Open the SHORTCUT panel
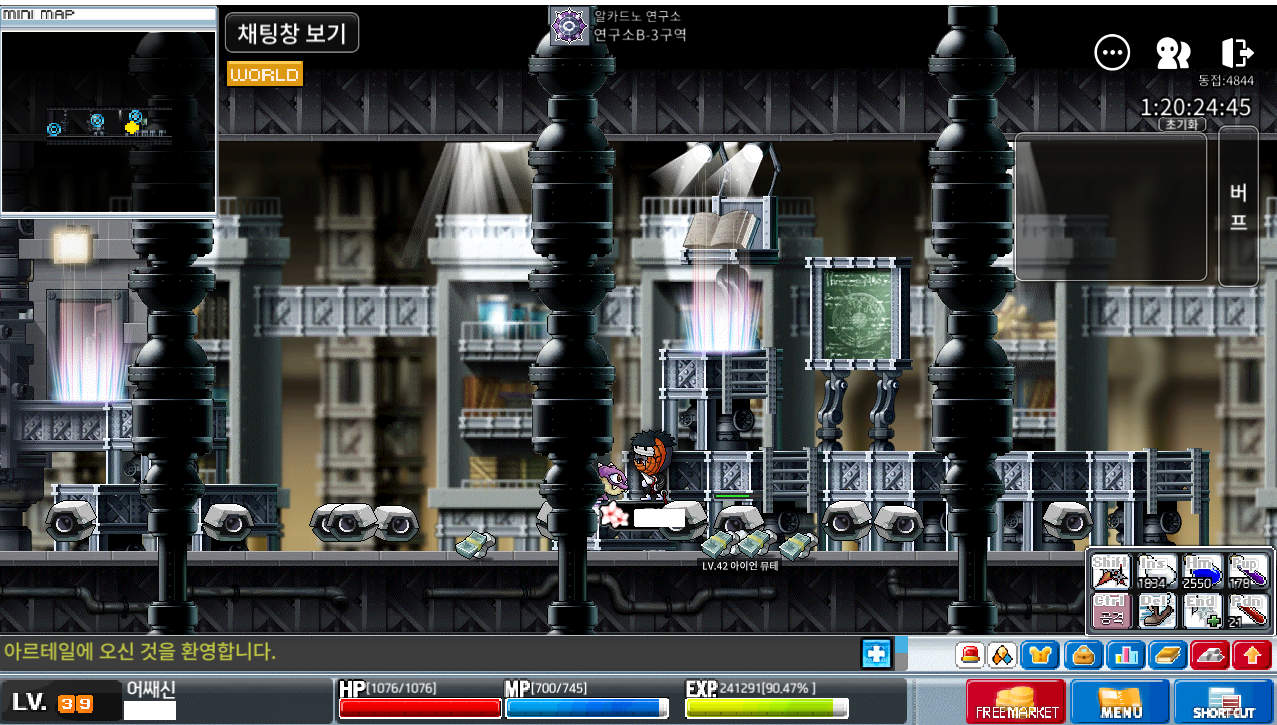1277x725 pixels. (x=1223, y=701)
